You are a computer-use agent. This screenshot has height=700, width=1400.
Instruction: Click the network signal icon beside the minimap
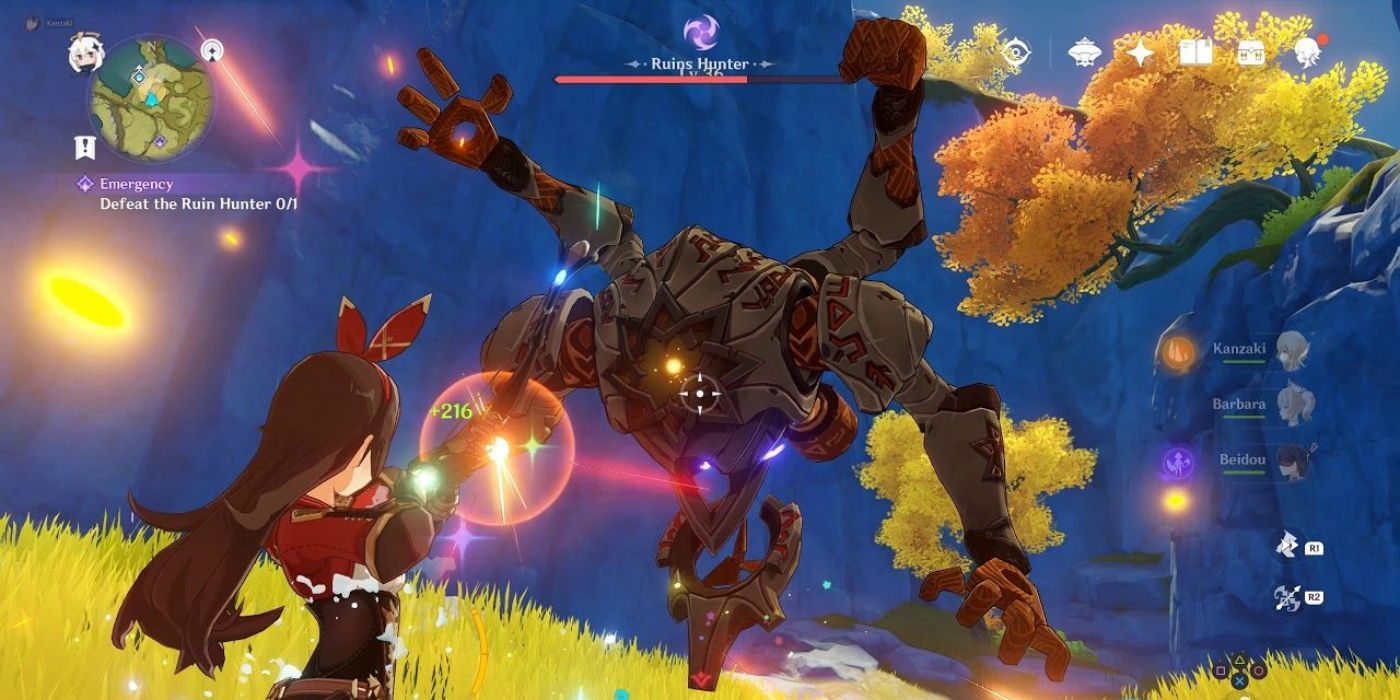(x=212, y=49)
